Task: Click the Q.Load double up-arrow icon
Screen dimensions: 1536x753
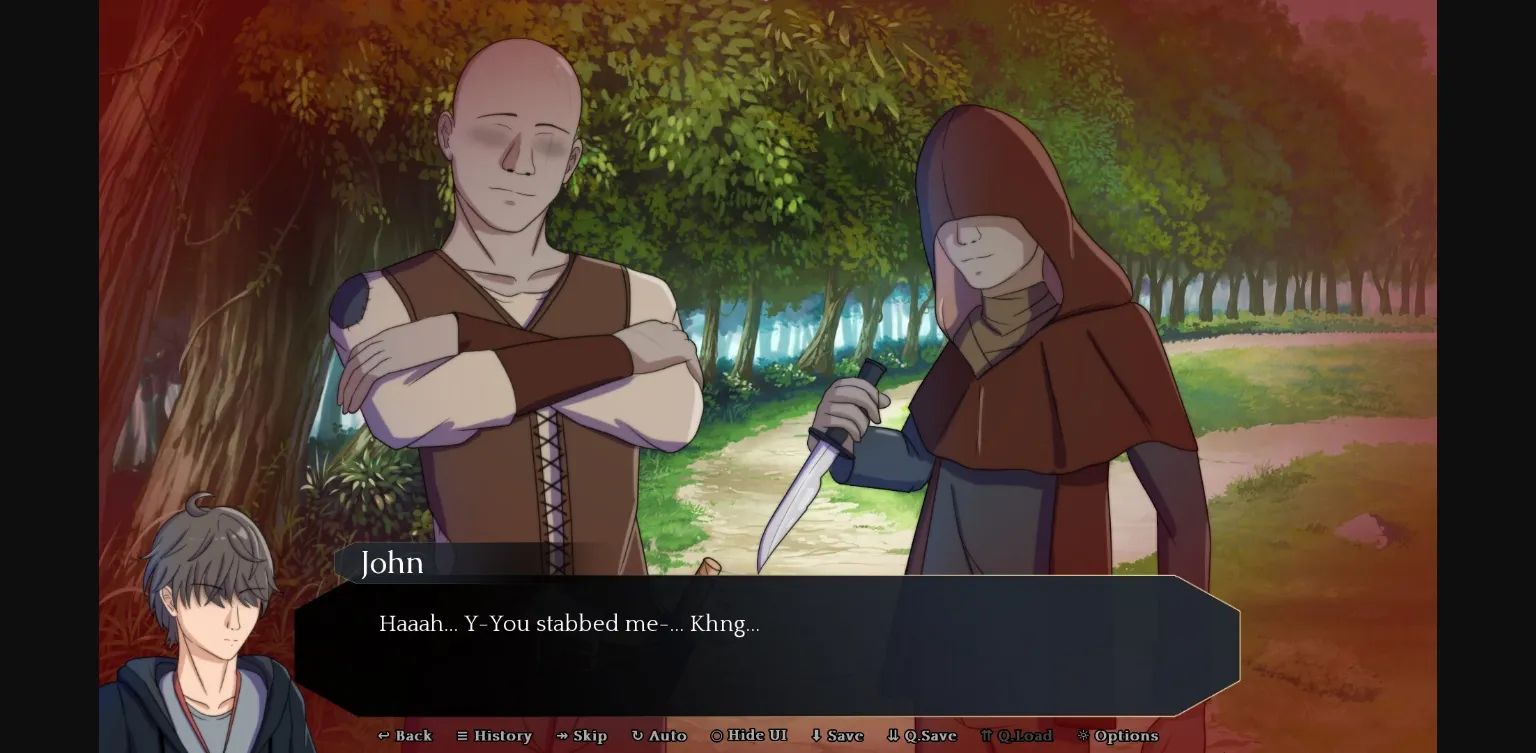Action: click(986, 736)
